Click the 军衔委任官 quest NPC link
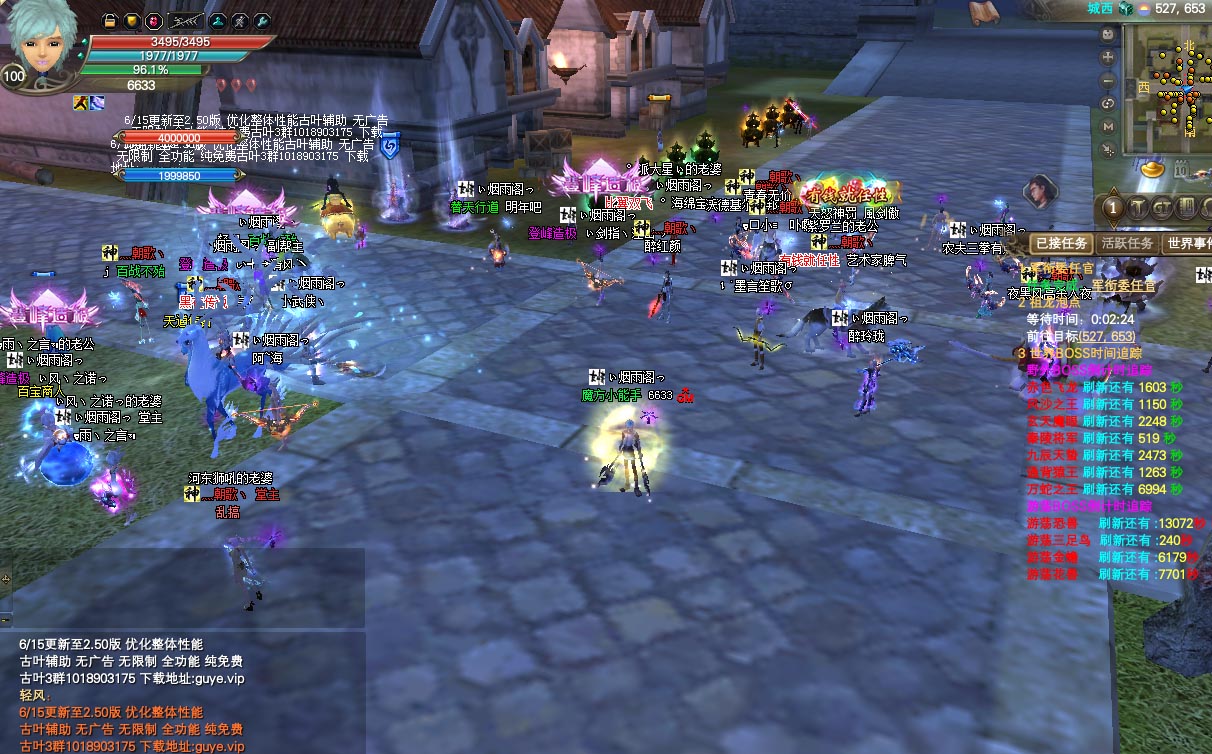1212x754 pixels. click(x=1123, y=286)
